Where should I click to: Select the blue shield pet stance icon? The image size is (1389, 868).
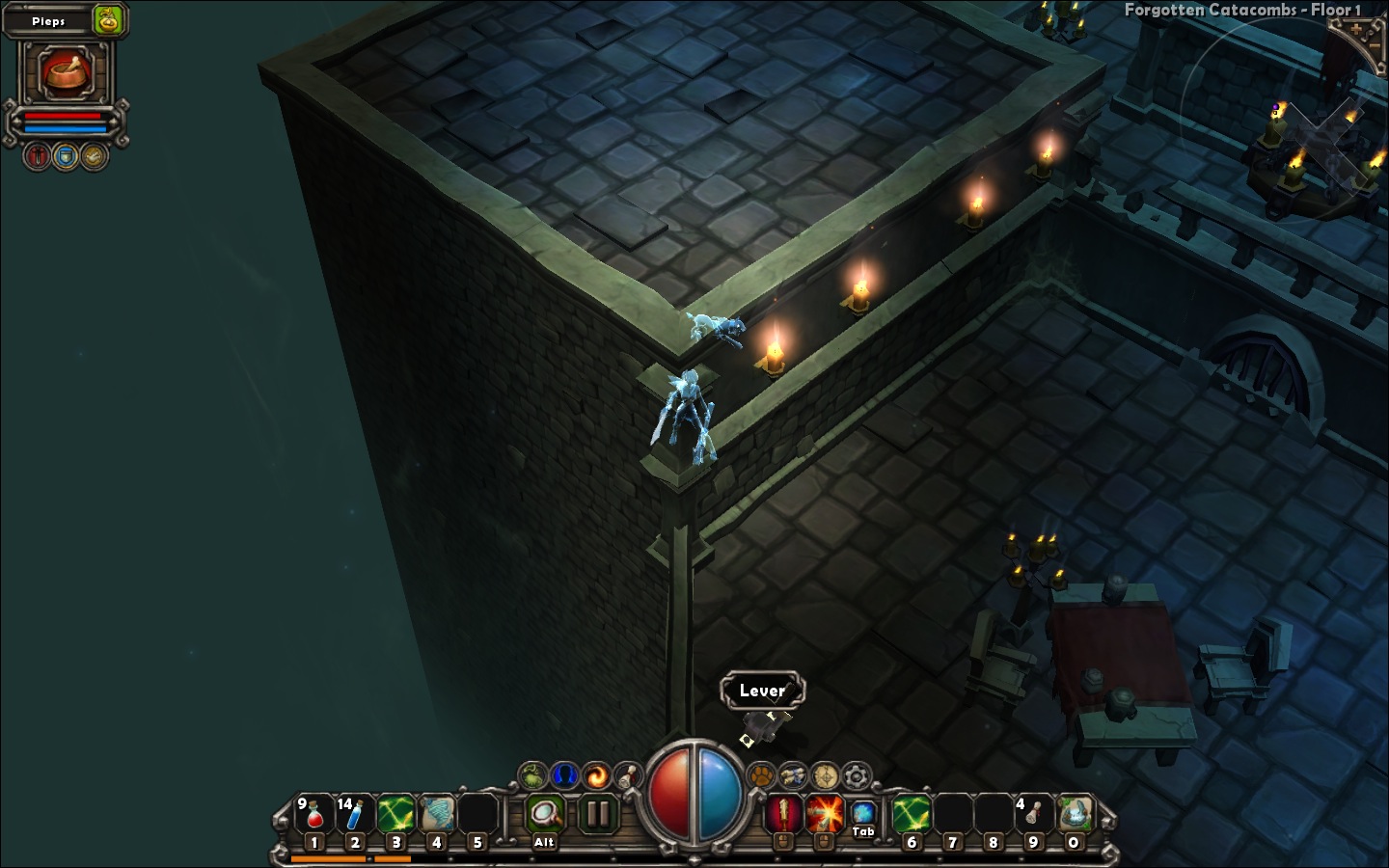[66, 156]
